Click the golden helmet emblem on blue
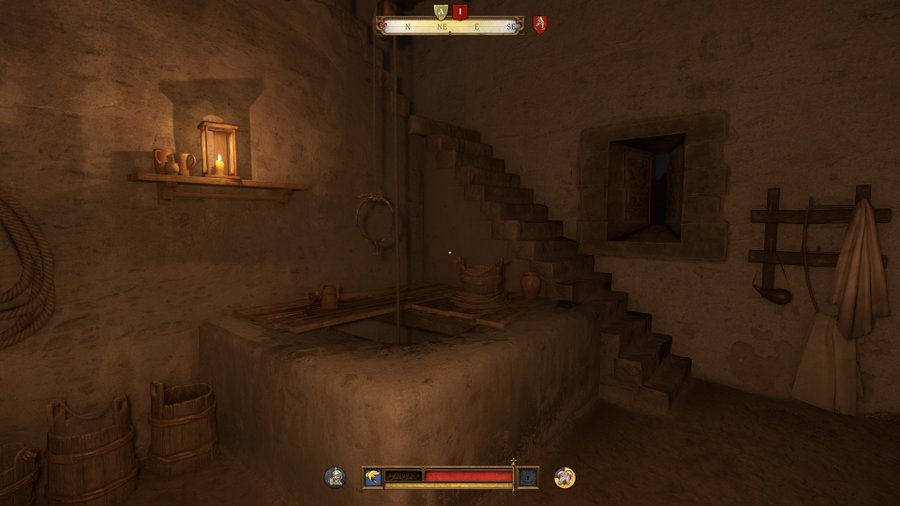Viewport: 900px width, 506px height. pyautogui.click(x=372, y=477)
